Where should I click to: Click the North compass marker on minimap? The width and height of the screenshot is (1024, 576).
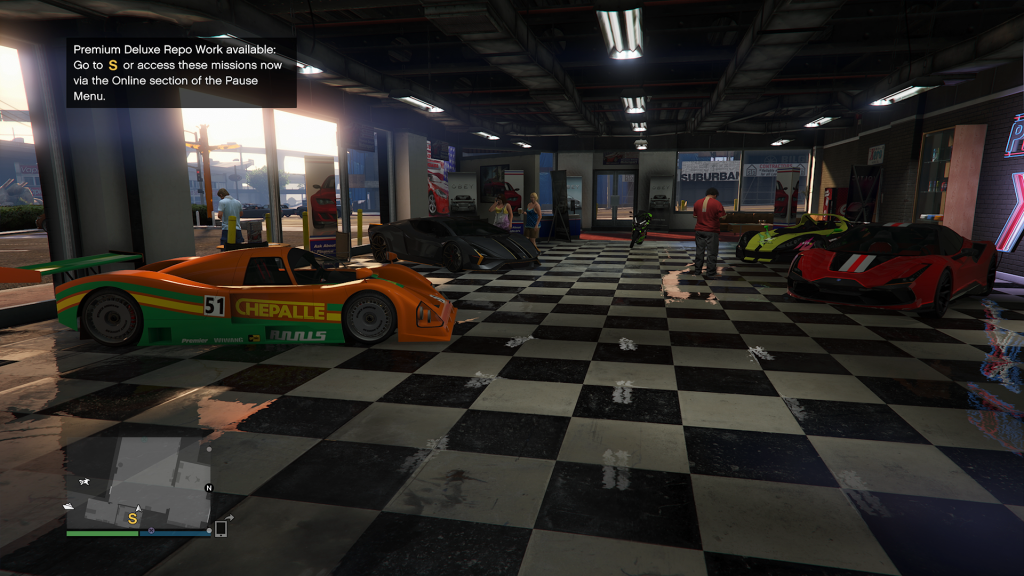[x=209, y=488]
